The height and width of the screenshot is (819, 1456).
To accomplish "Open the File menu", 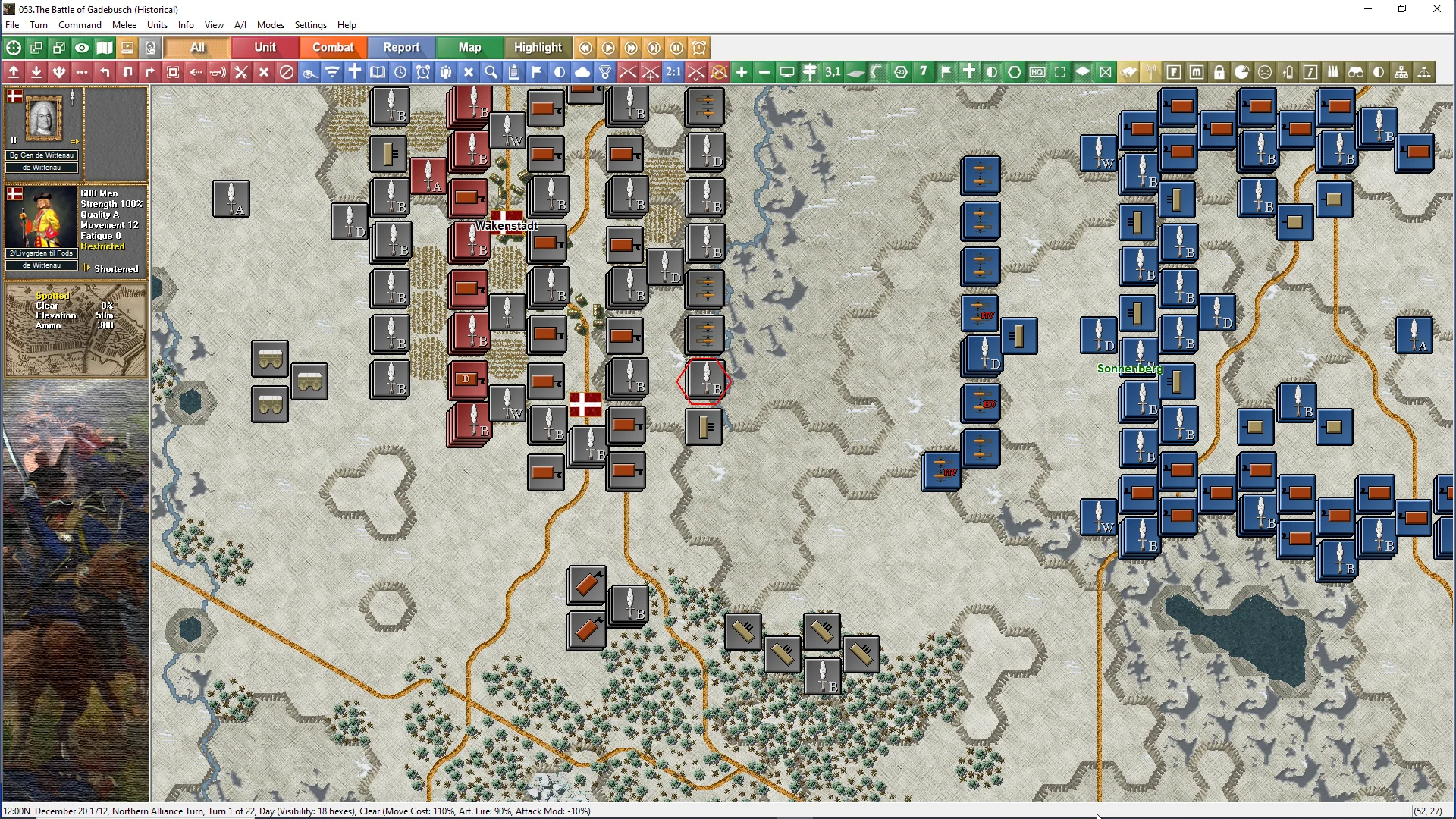I will (x=12, y=25).
